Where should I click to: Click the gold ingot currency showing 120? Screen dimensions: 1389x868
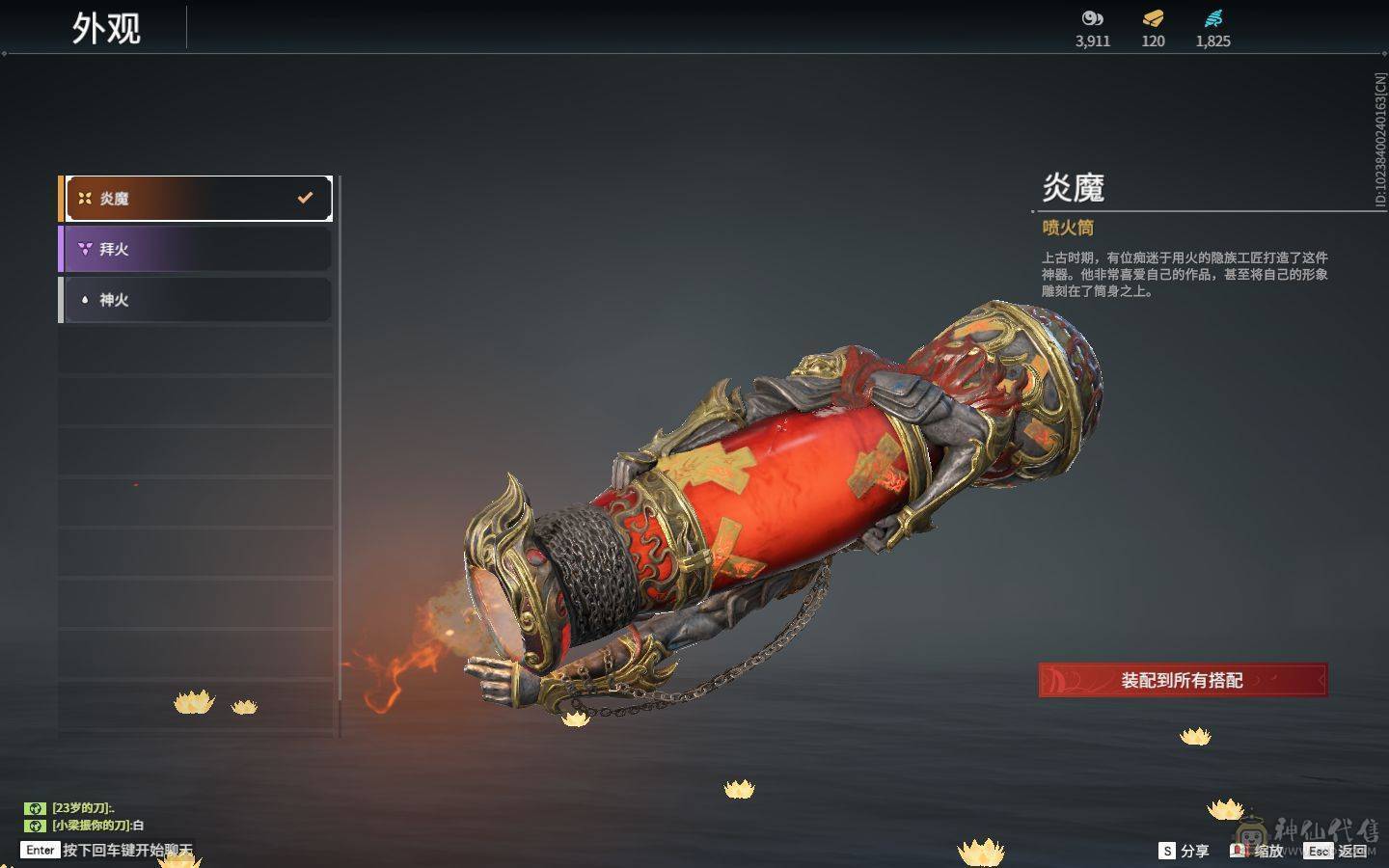(1153, 19)
